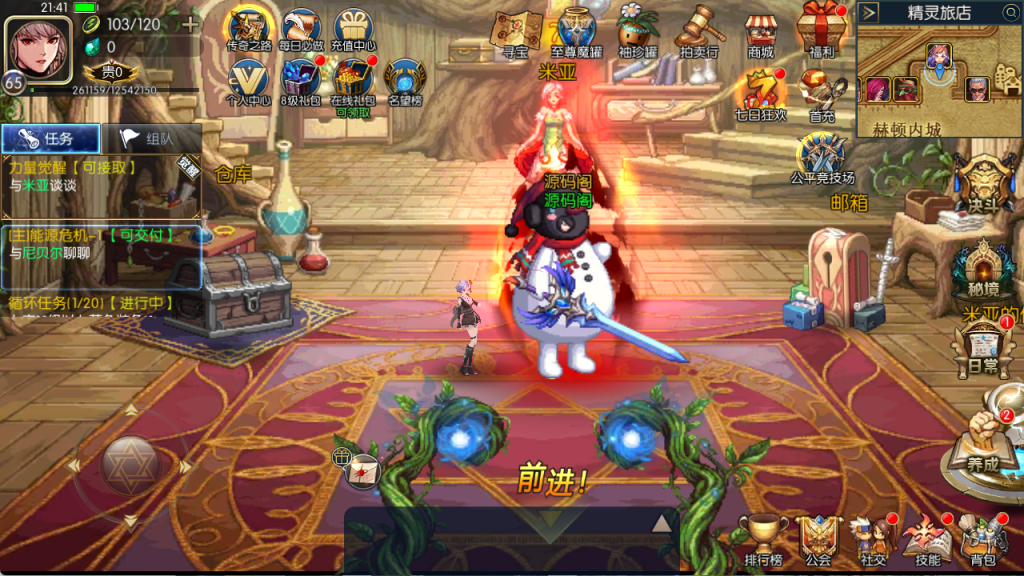The height and width of the screenshot is (576, 1024).
Task: Open the 每日必做 daily tasks icon
Action: pos(301,30)
